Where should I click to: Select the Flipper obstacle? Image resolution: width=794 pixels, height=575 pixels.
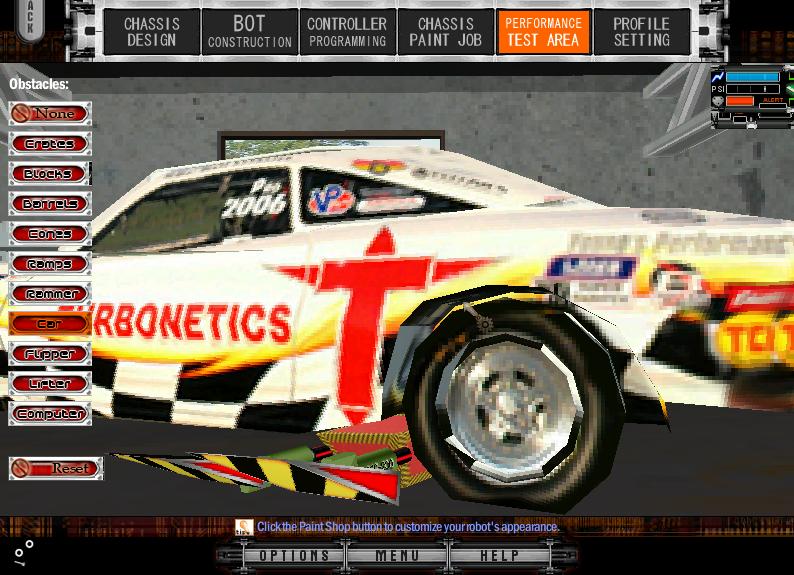50,354
